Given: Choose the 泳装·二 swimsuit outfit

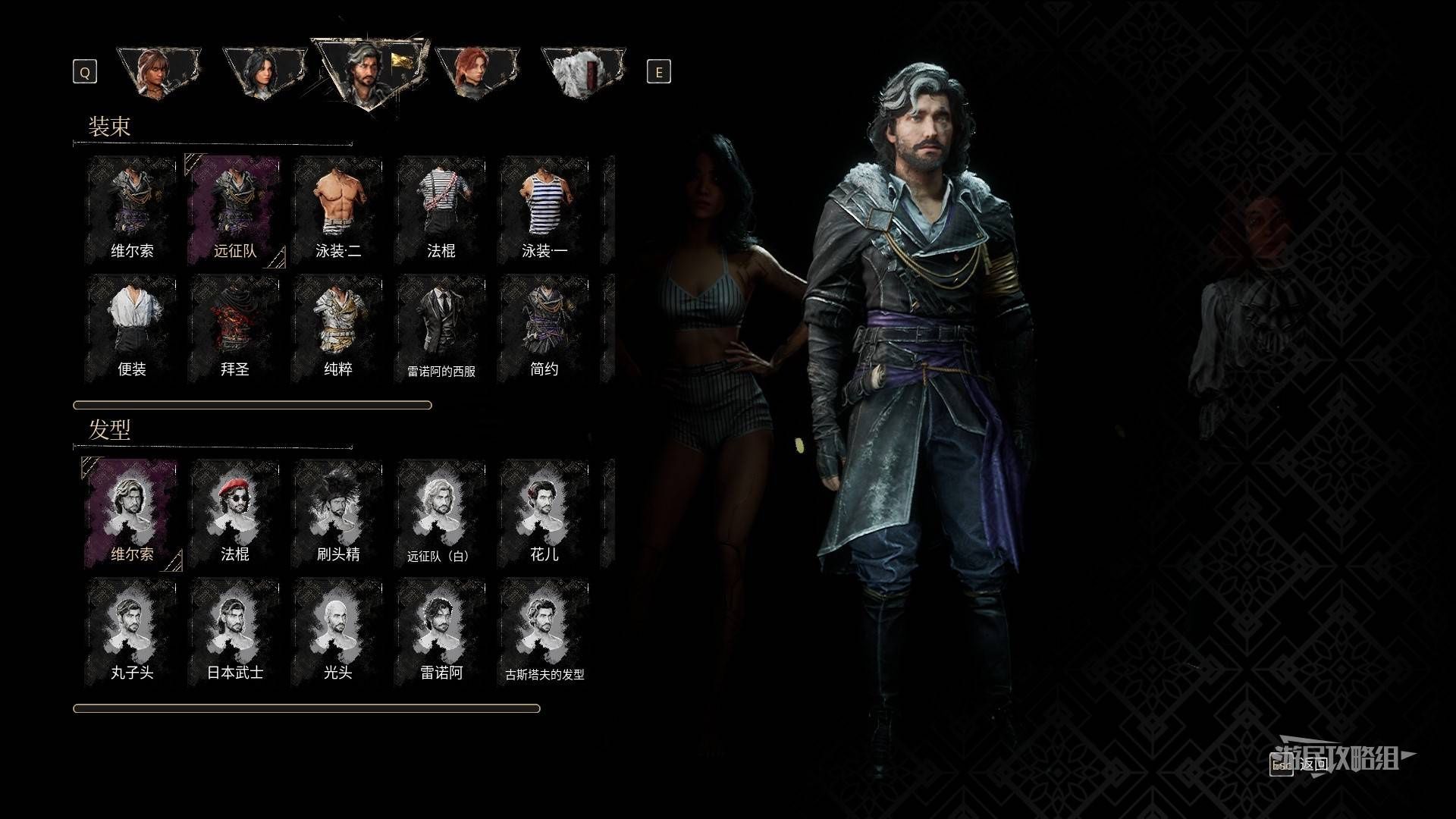Looking at the screenshot, I should tap(338, 209).
